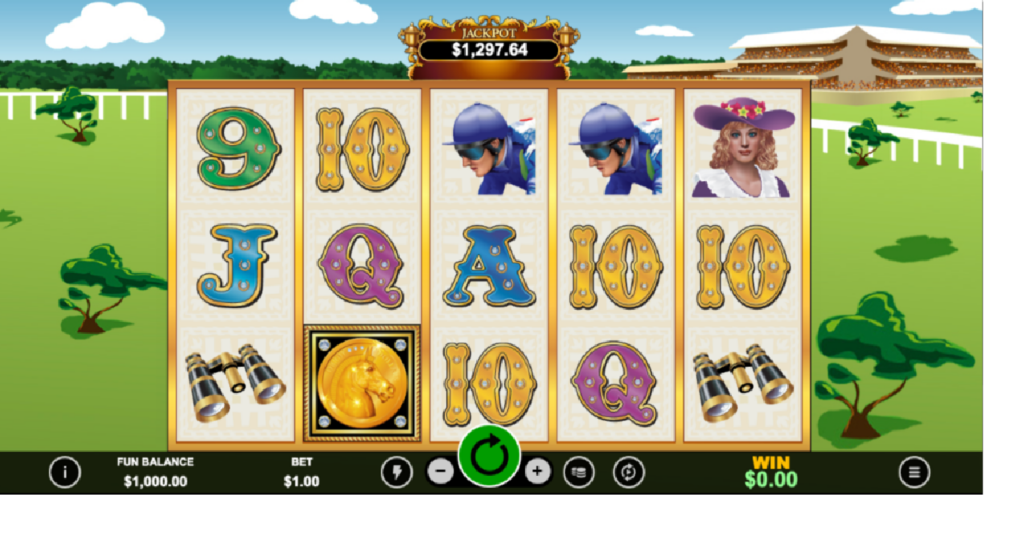Open the coin stack bet options
The image size is (1024, 551).
tap(578, 472)
